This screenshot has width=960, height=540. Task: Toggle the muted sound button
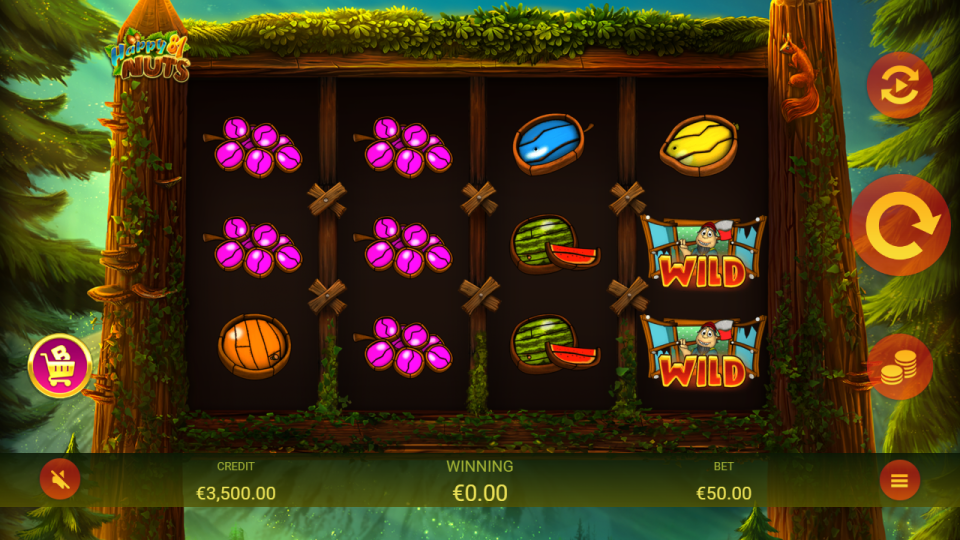pos(60,481)
